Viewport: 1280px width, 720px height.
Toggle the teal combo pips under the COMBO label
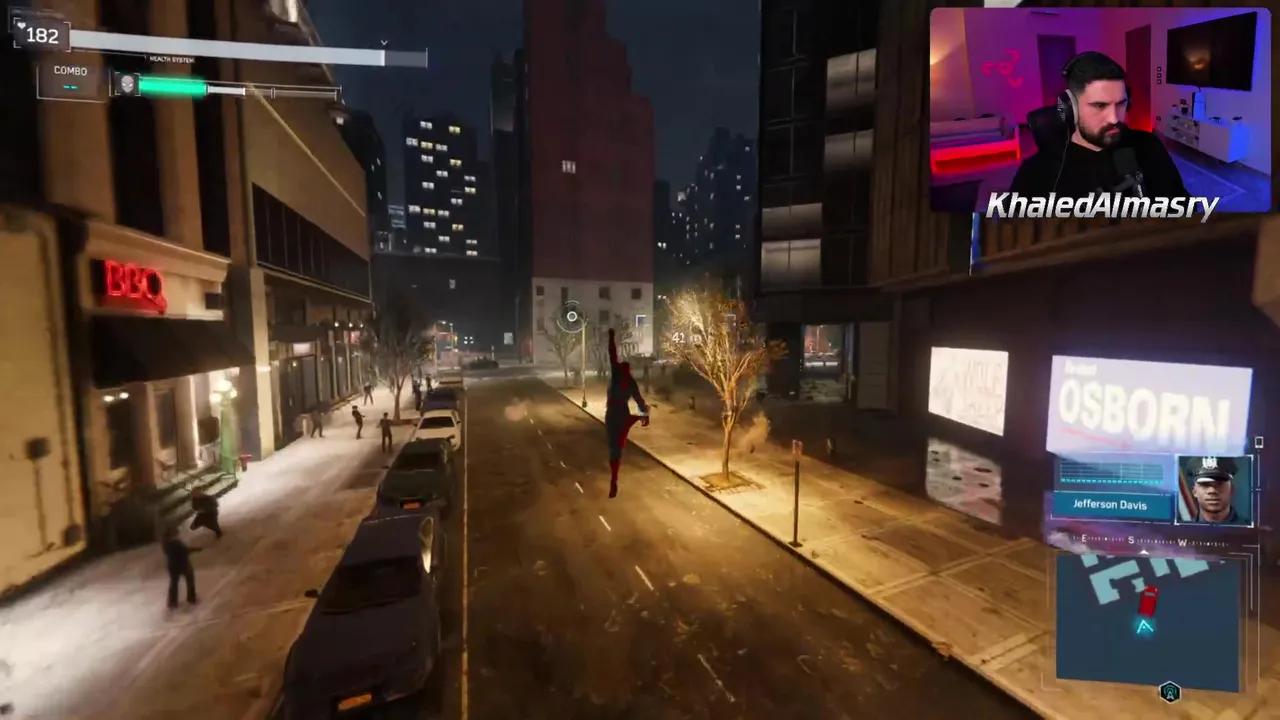tap(70, 87)
